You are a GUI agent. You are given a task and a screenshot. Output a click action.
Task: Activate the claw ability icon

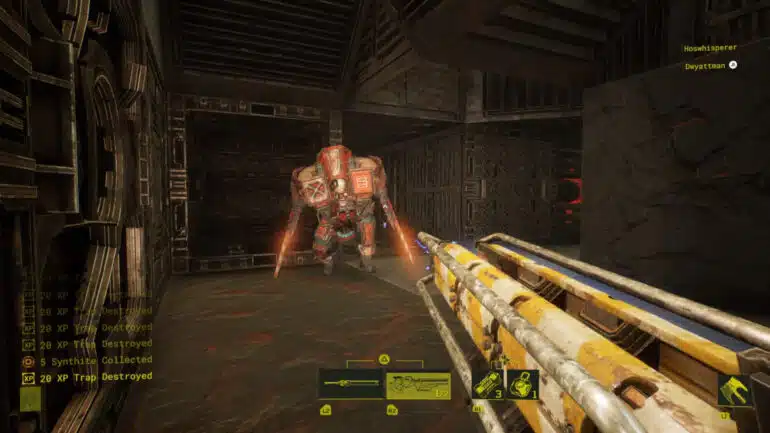click(x=735, y=390)
